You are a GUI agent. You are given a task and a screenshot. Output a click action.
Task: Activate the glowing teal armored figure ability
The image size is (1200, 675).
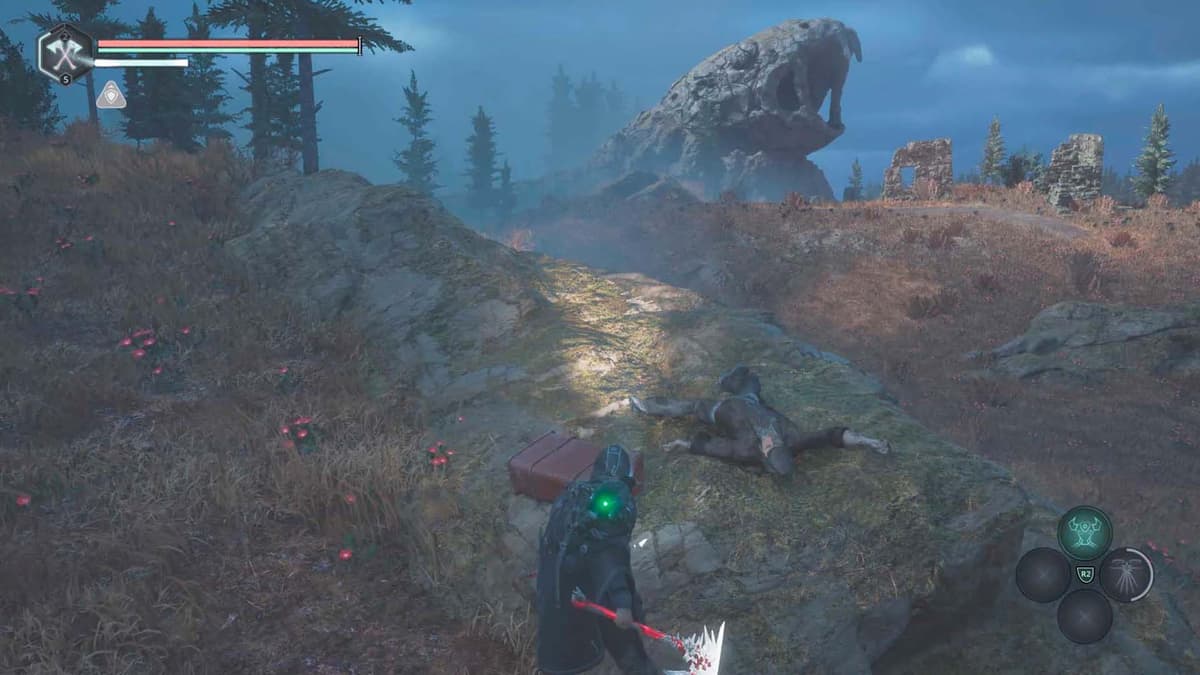coord(1084,532)
